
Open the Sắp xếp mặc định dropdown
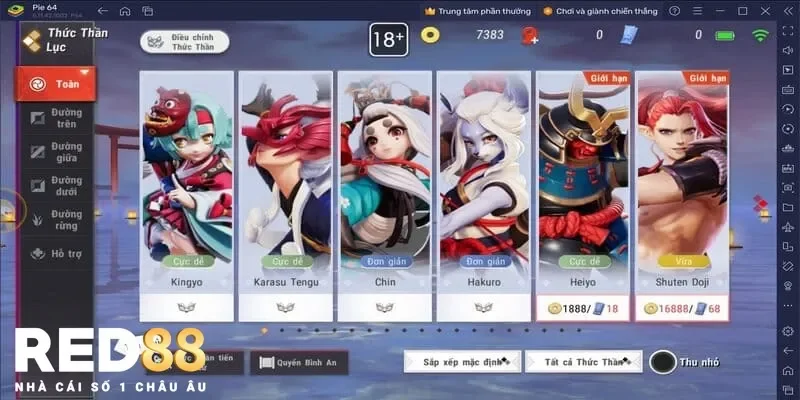coord(461,361)
